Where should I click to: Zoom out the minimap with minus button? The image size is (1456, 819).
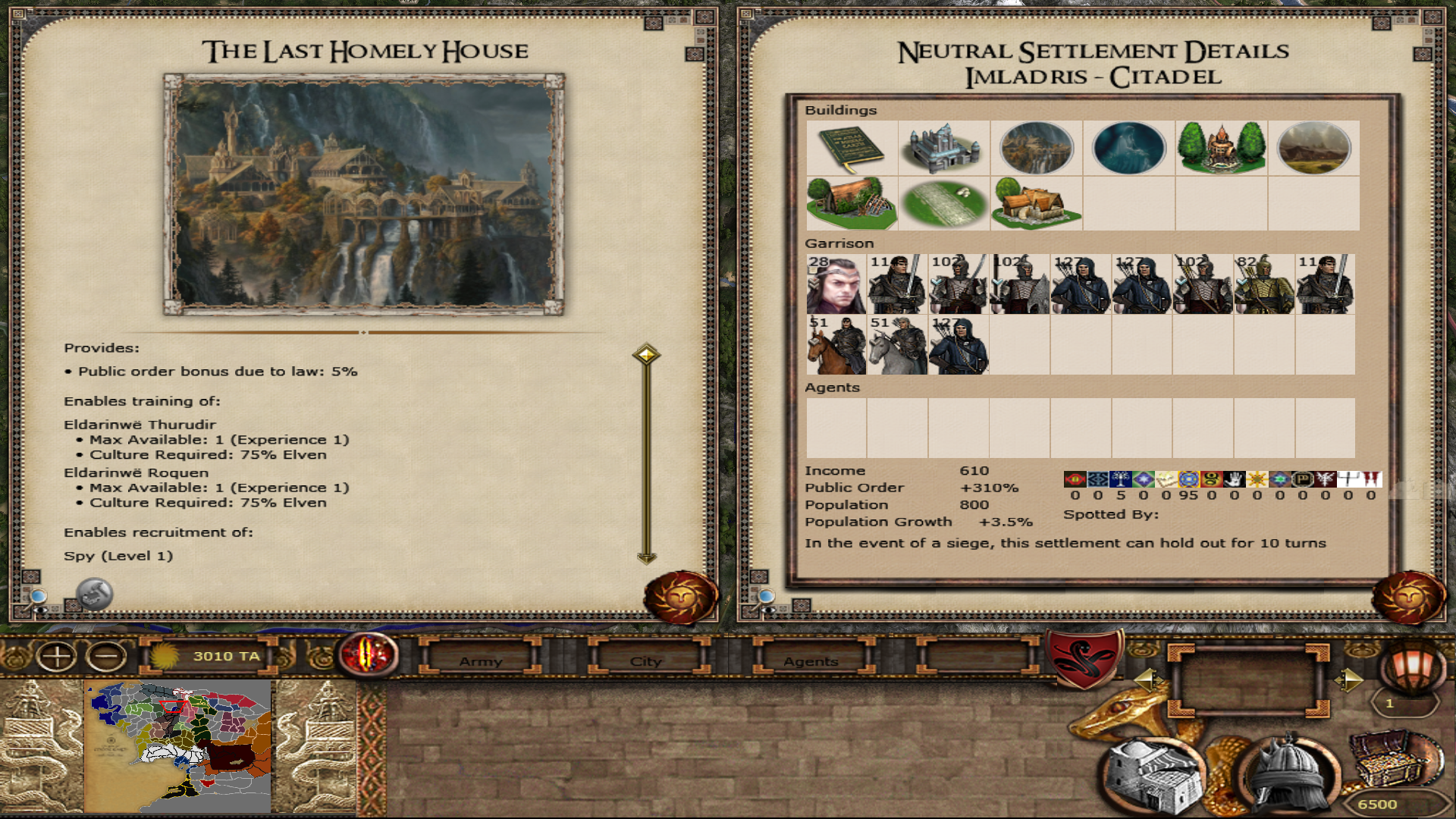click(107, 656)
